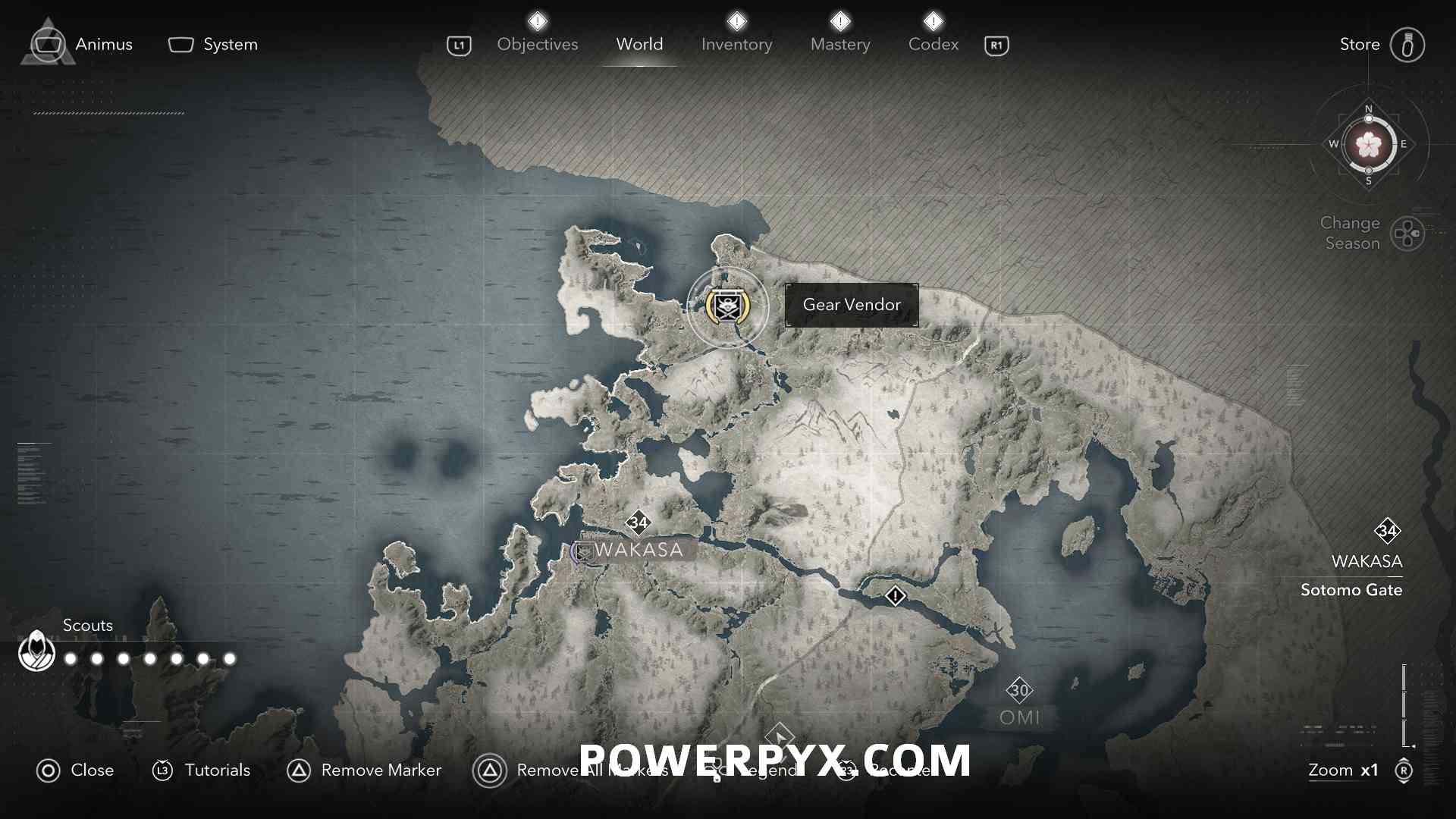The height and width of the screenshot is (819, 1456).
Task: Open the Inventory tab
Action: point(736,45)
